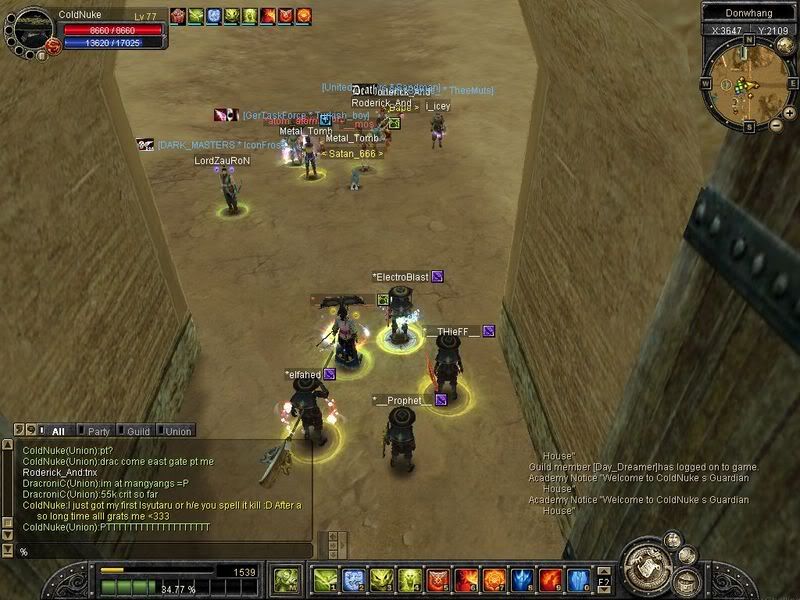Activate hotbar slot 1 skill
Screen dimensions: 800x600
324,579
